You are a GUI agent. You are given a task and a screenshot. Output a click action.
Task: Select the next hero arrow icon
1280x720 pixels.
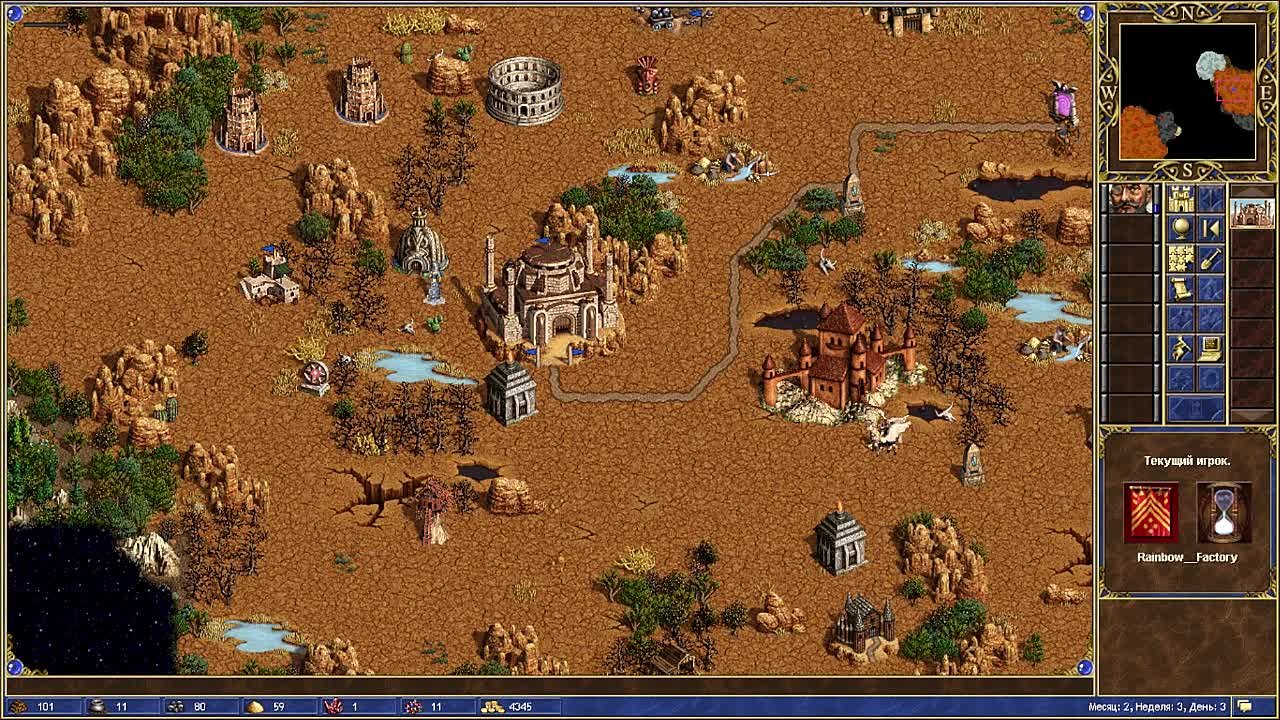pyautogui.click(x=1210, y=227)
